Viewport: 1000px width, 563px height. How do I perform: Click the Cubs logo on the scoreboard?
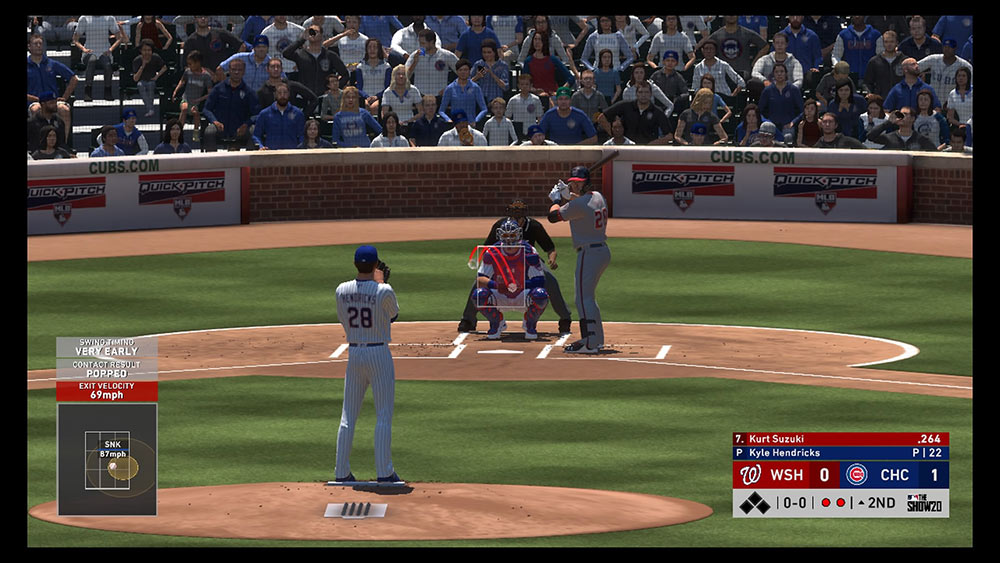856,474
